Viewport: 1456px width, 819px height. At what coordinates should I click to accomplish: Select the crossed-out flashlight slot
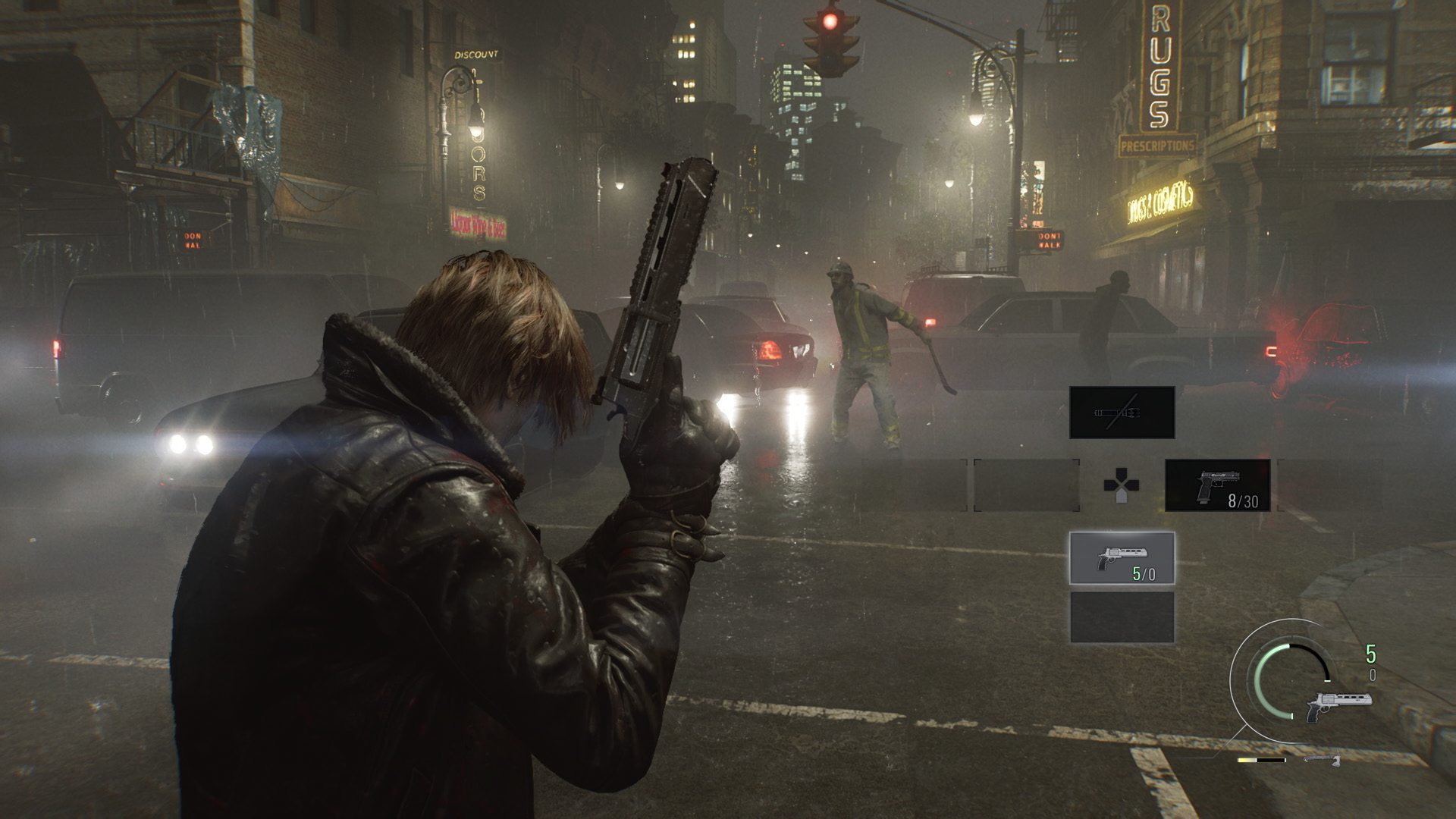coord(1122,413)
